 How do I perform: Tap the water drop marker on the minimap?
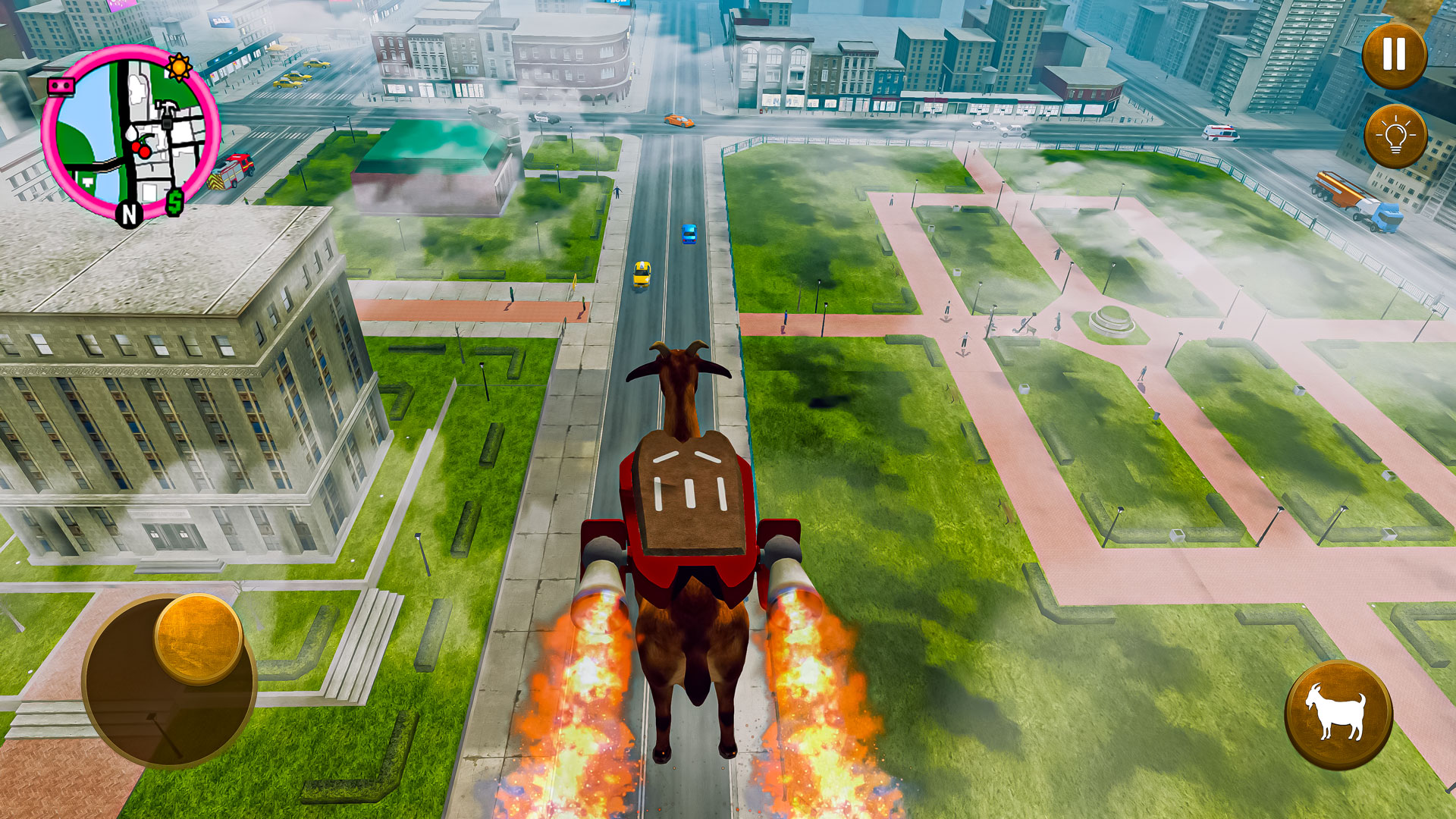(x=131, y=133)
